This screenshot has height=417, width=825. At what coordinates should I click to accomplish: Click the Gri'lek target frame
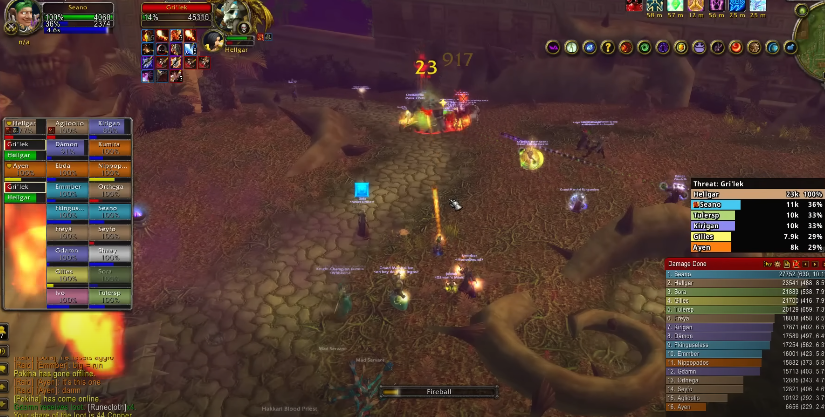tap(175, 12)
